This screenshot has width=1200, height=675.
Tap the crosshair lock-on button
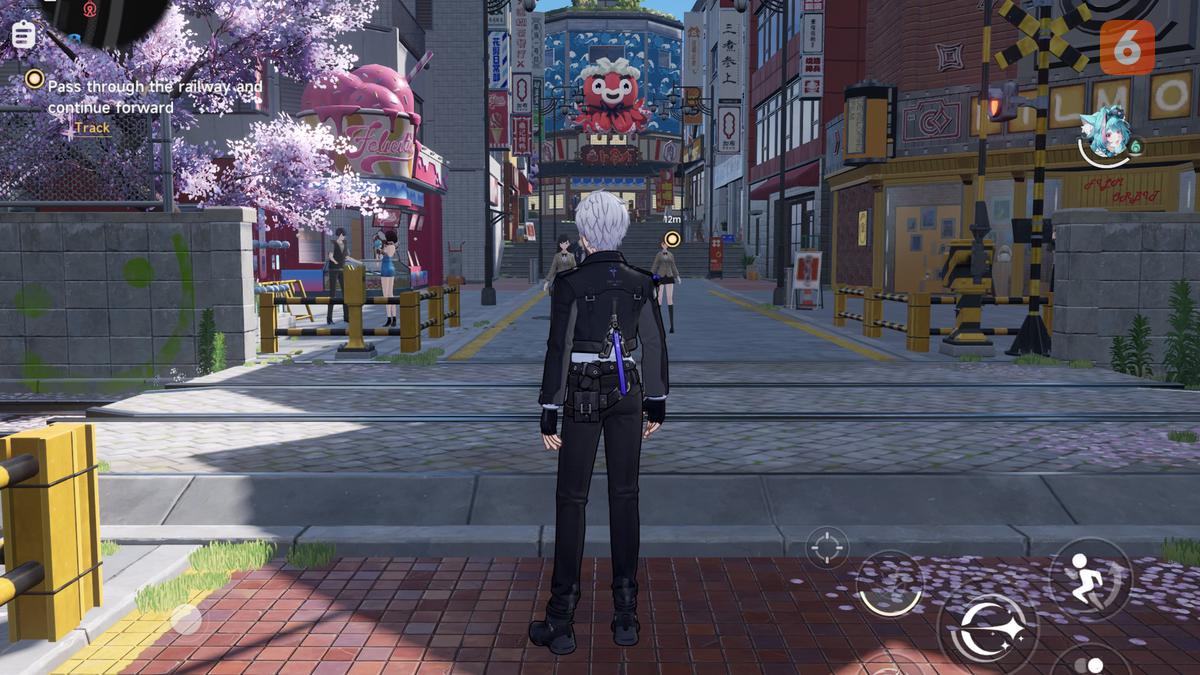pos(827,546)
